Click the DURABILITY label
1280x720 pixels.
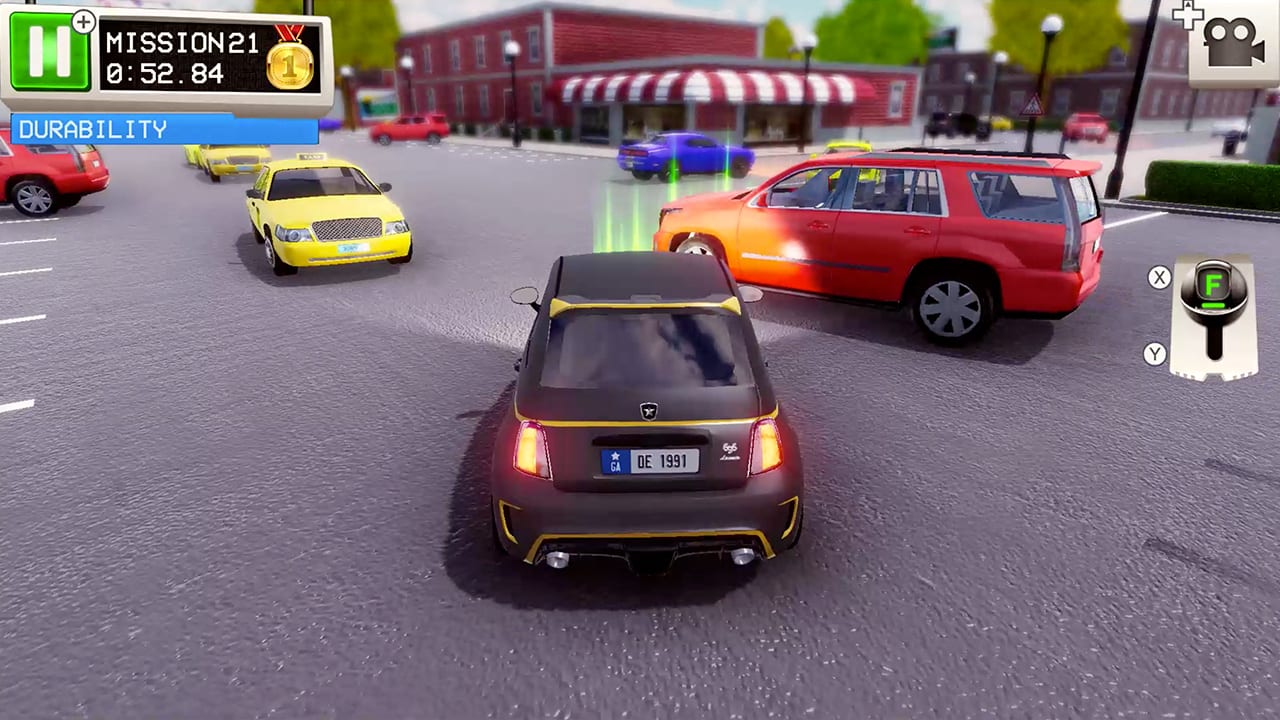90,130
